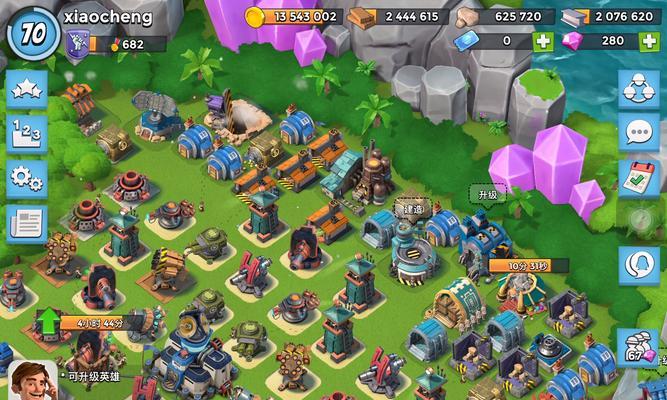Open the compass map button
The width and height of the screenshot is (667, 400).
coord(637,220)
